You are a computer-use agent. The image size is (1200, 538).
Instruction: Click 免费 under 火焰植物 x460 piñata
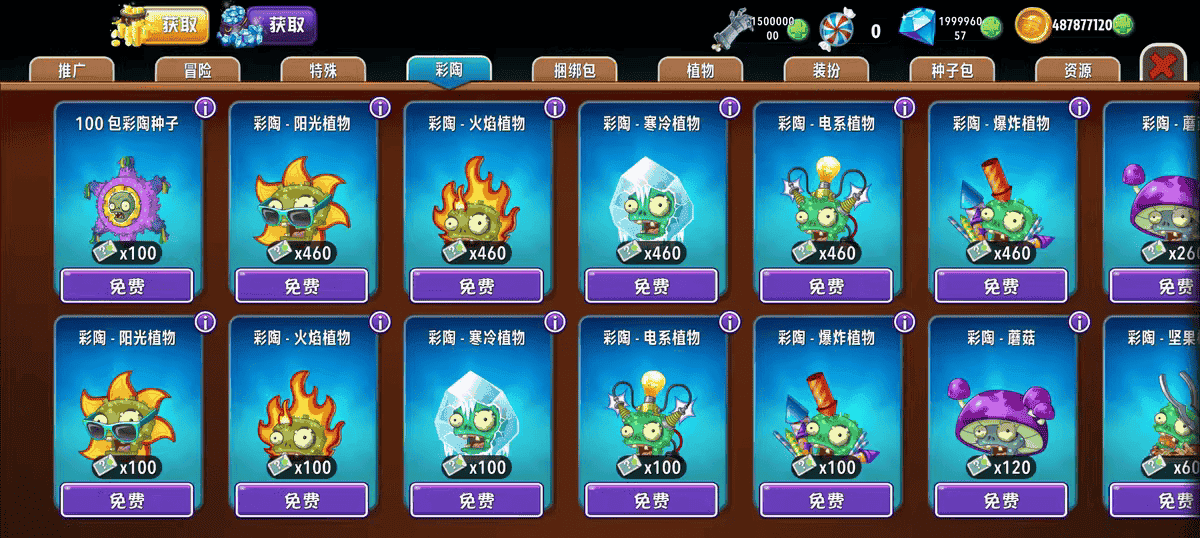coord(477,286)
